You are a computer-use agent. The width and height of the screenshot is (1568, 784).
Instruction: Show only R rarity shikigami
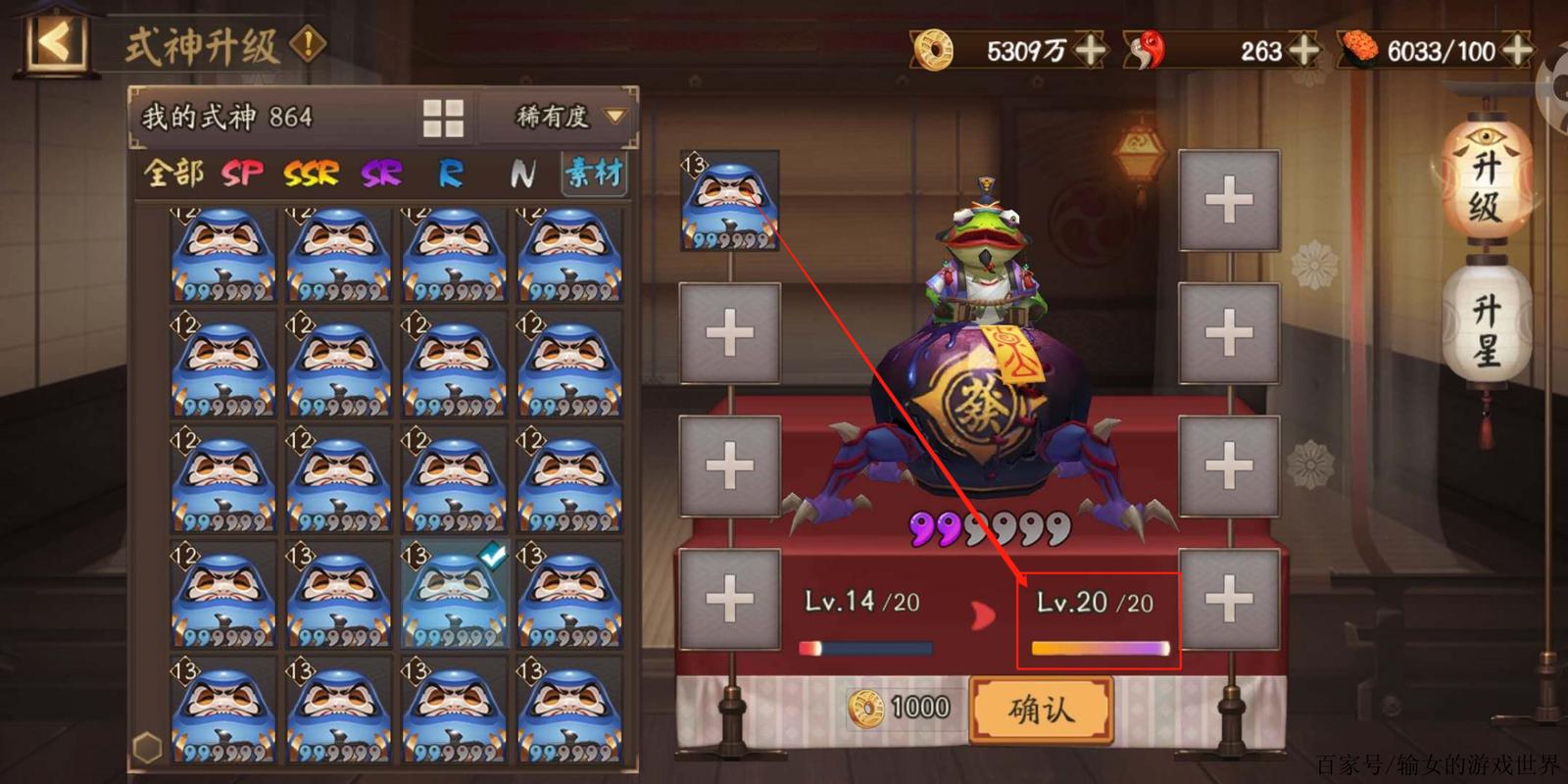click(x=450, y=174)
